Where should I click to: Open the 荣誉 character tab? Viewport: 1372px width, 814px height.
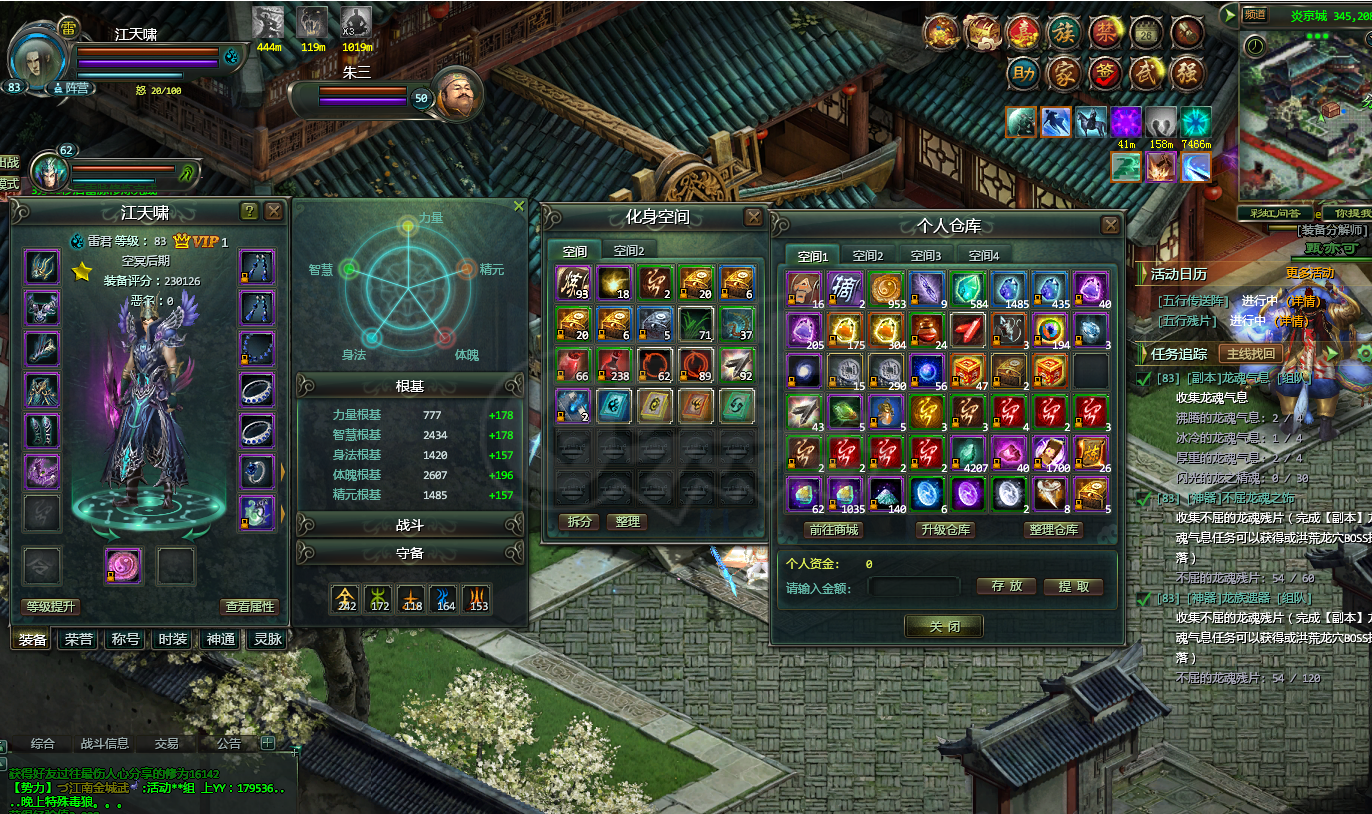(80, 640)
